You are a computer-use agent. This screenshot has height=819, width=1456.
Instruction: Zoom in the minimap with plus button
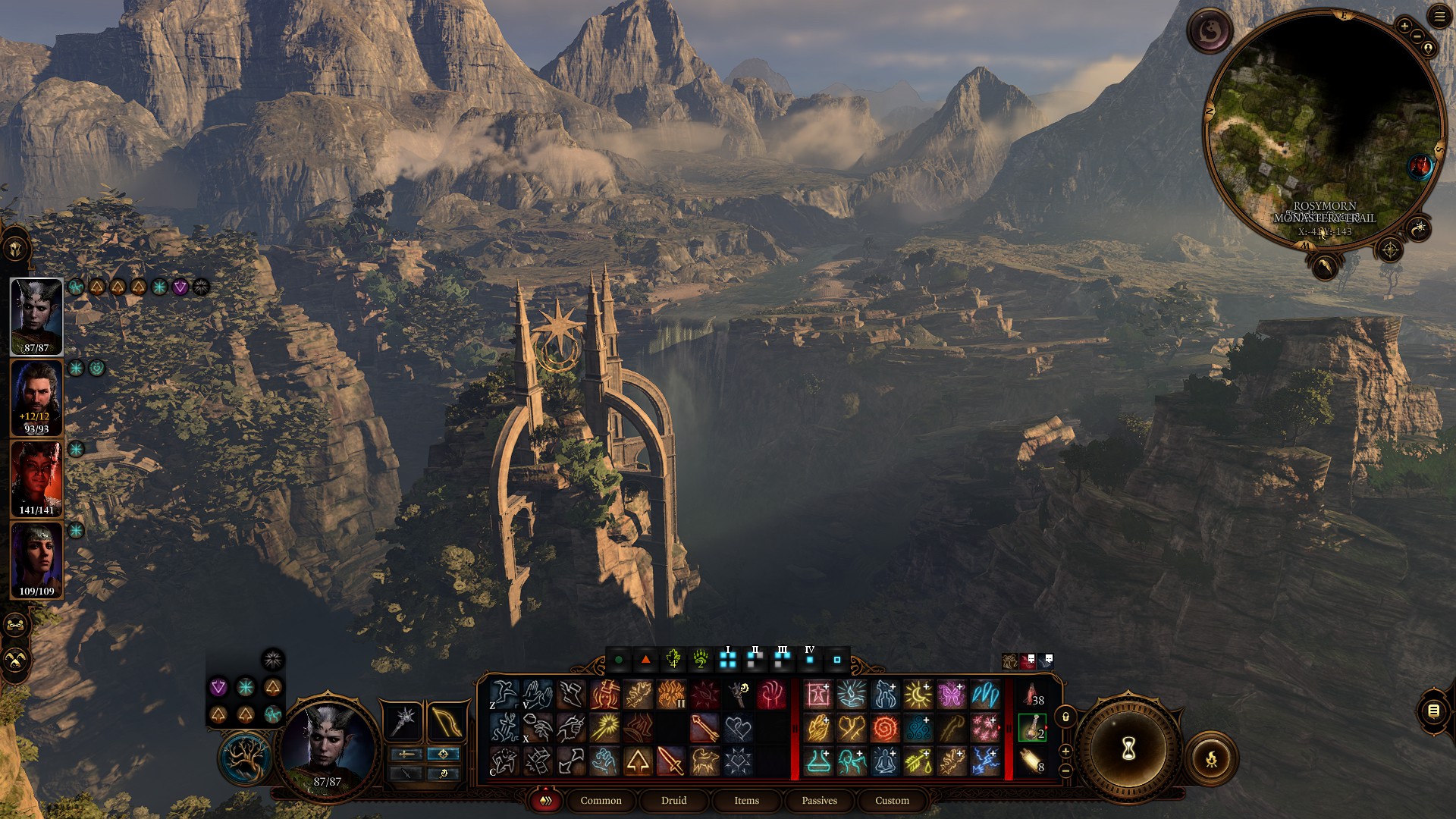pyautogui.click(x=1404, y=27)
